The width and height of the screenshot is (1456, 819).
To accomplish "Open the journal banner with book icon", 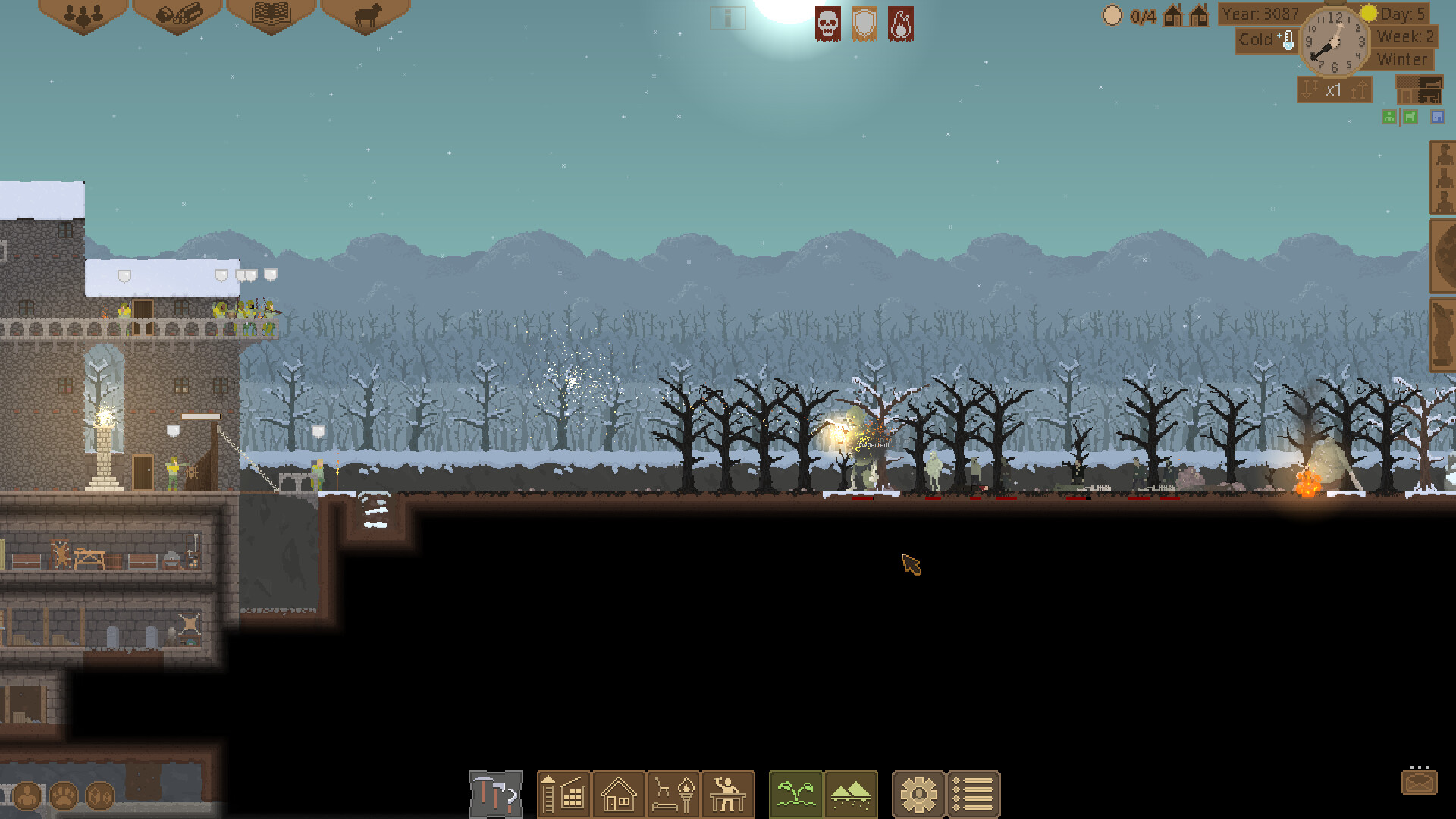I will 271,15.
